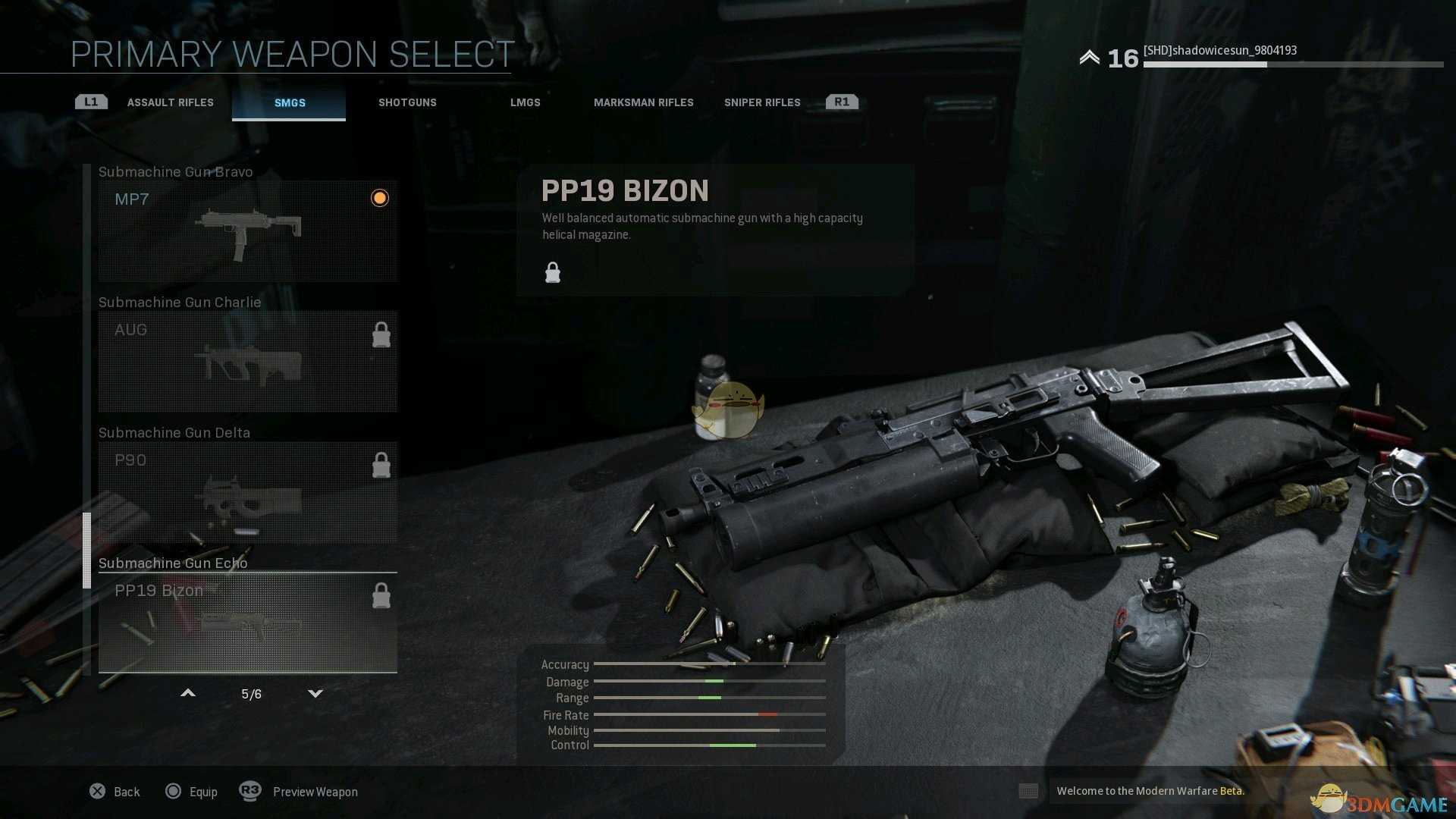The height and width of the screenshot is (819, 1456).
Task: Click the weapon list scrollbar handle
Action: pos(86,551)
